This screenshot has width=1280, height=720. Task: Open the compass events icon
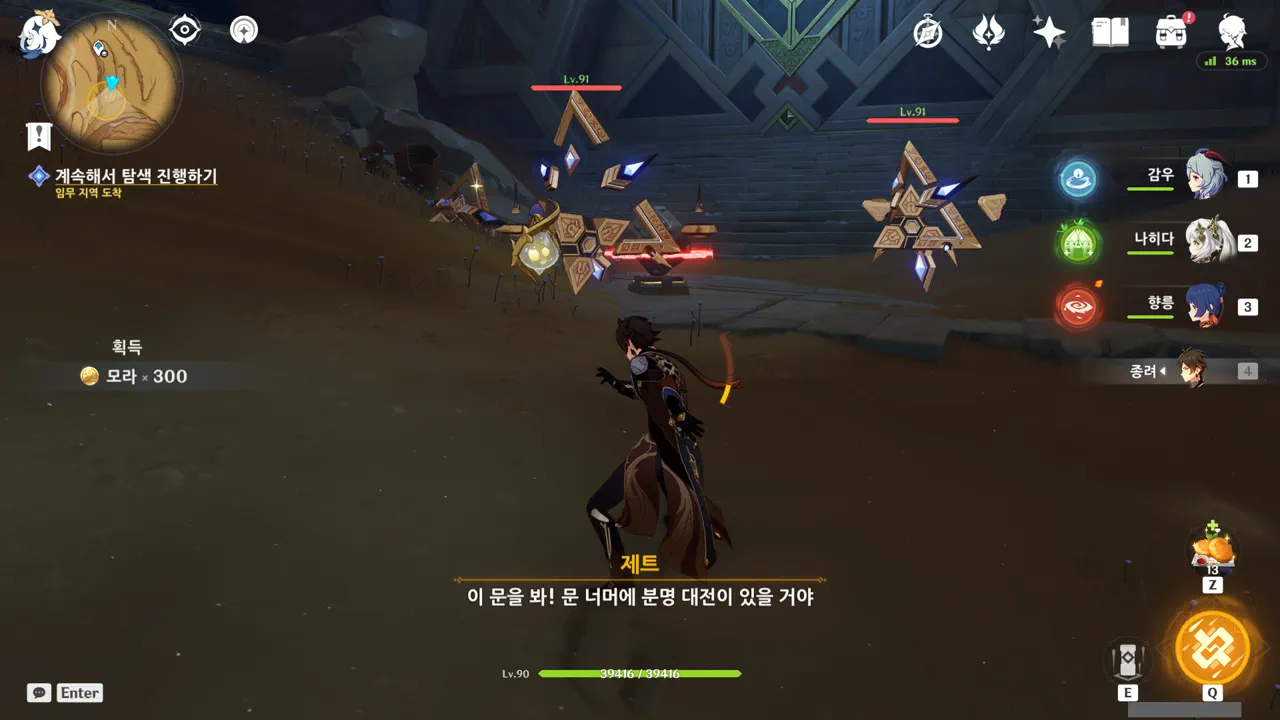(x=928, y=32)
